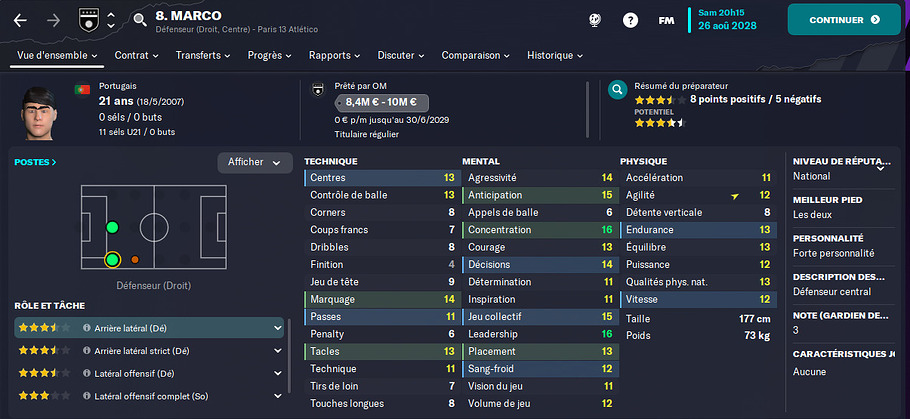The image size is (910, 419).
Task: Open the Vue d'ensemble tab
Action: (55, 55)
